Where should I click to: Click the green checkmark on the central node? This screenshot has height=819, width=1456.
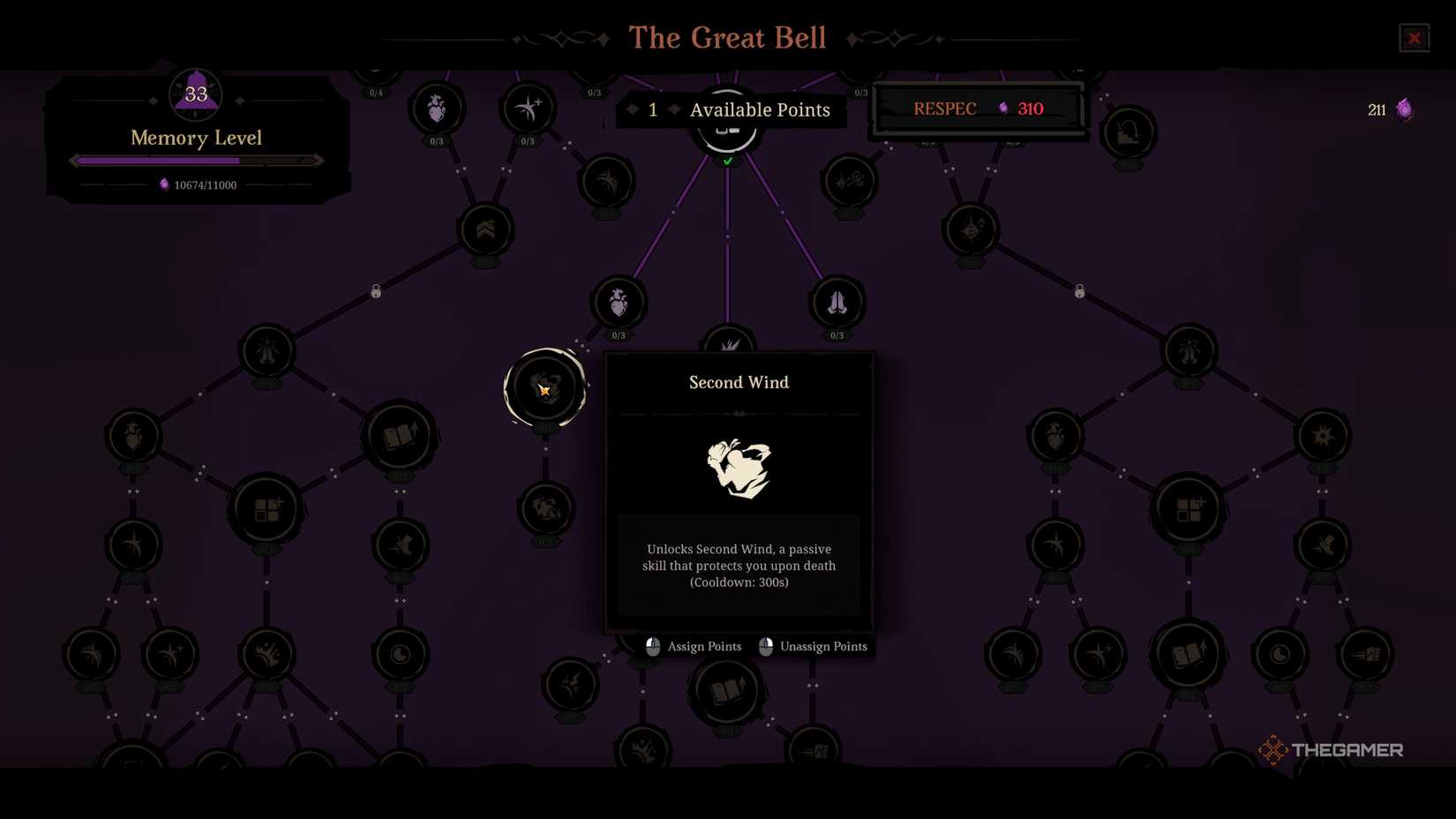point(727,161)
